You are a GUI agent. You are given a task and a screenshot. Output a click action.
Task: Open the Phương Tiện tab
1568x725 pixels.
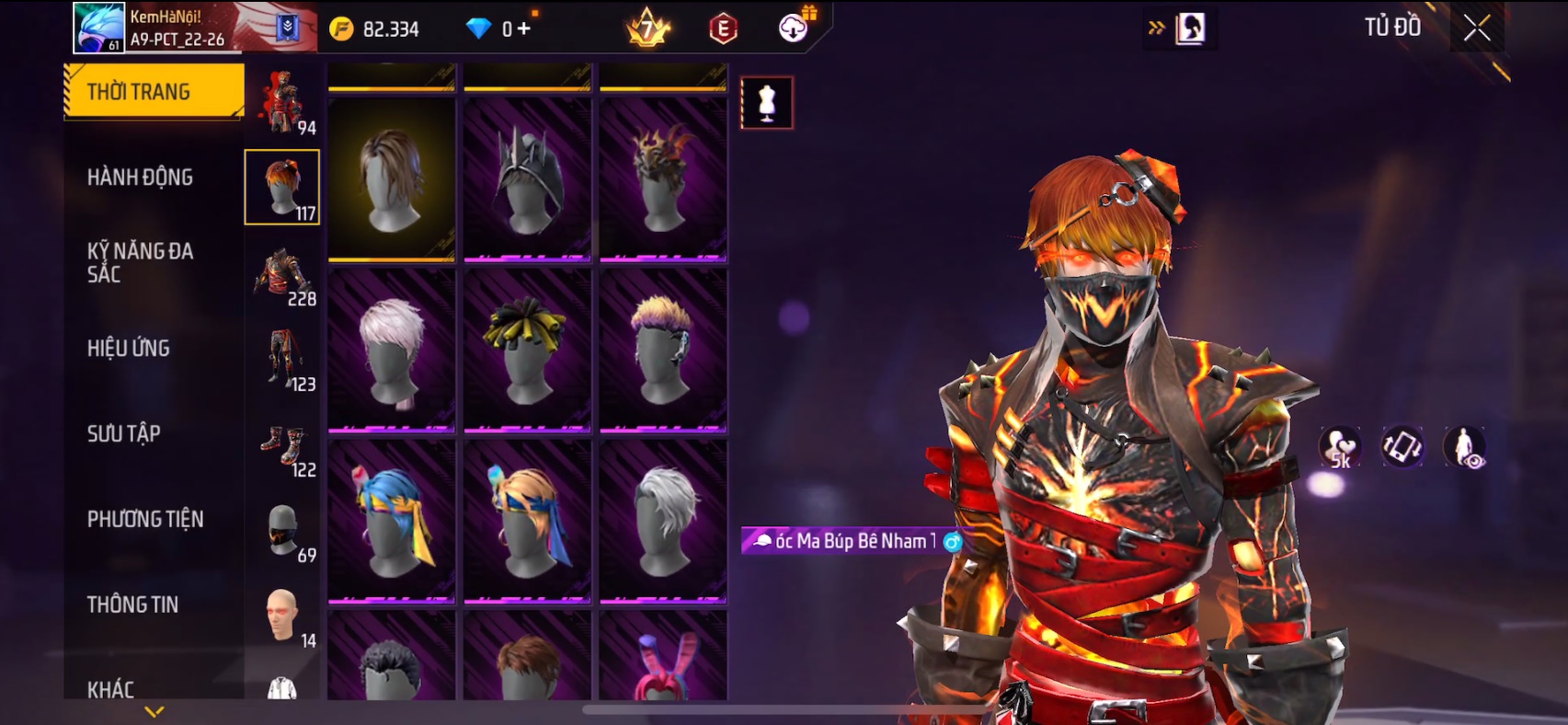[x=145, y=519]
